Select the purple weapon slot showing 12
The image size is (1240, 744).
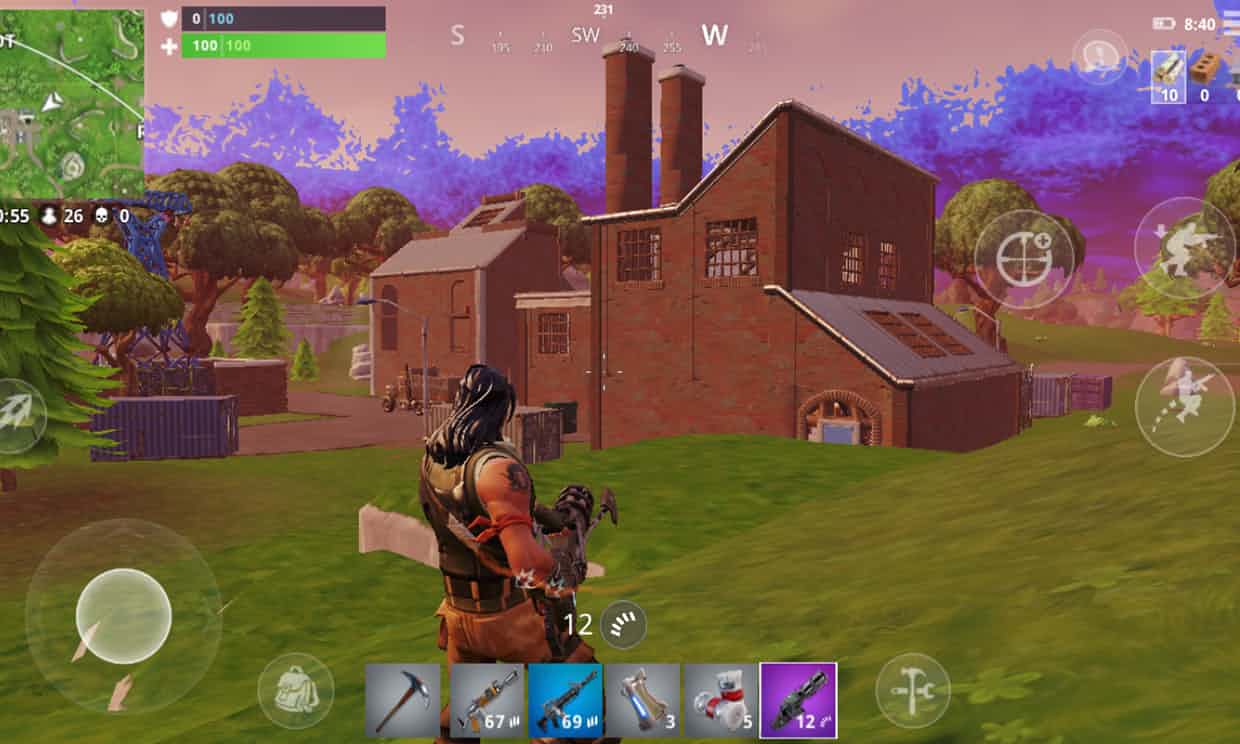click(x=798, y=700)
